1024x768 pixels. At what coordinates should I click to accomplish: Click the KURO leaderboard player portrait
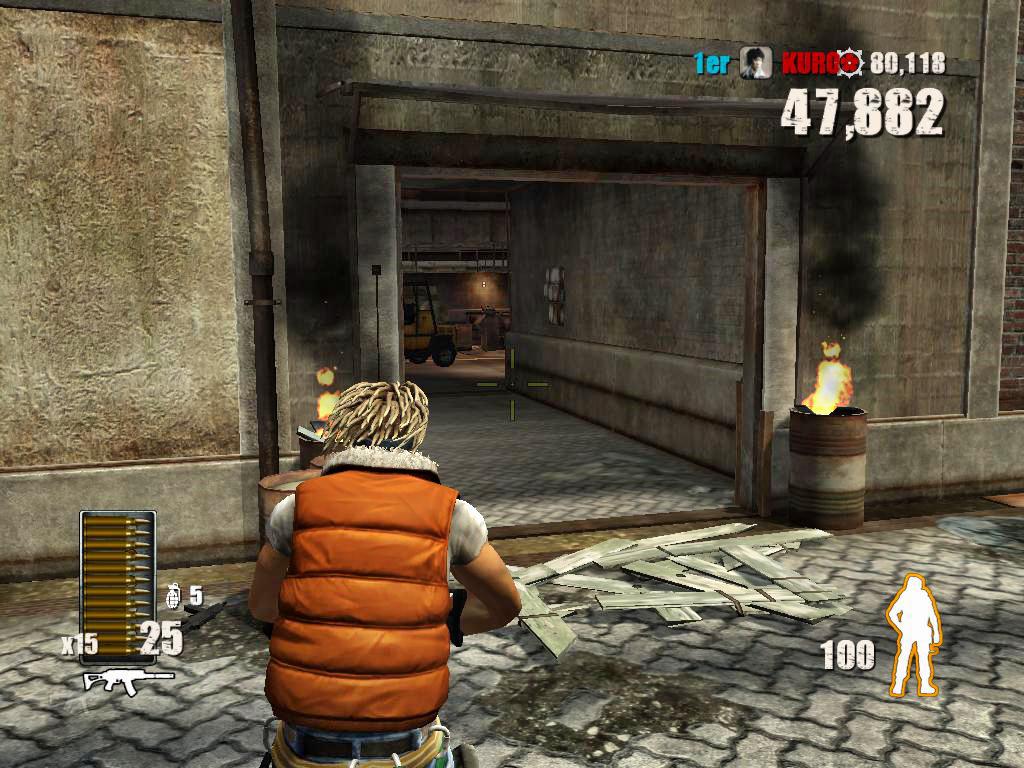[x=754, y=64]
